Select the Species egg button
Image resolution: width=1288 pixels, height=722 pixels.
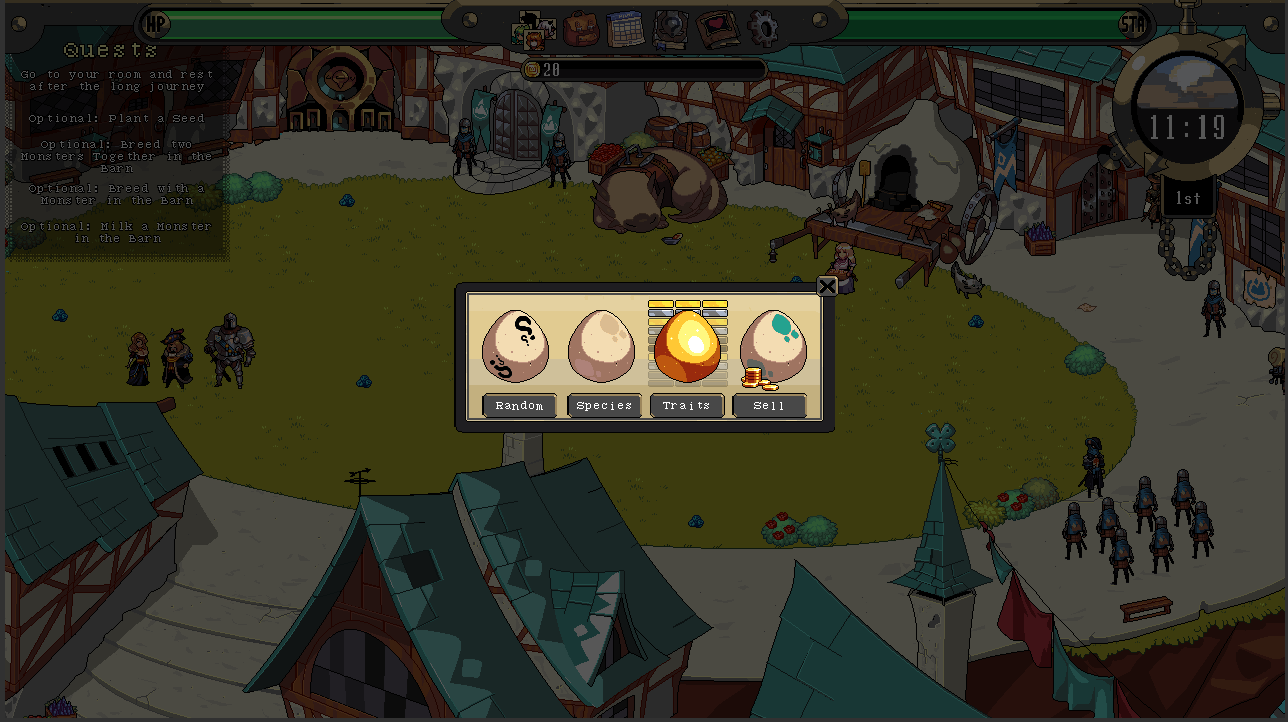604,405
